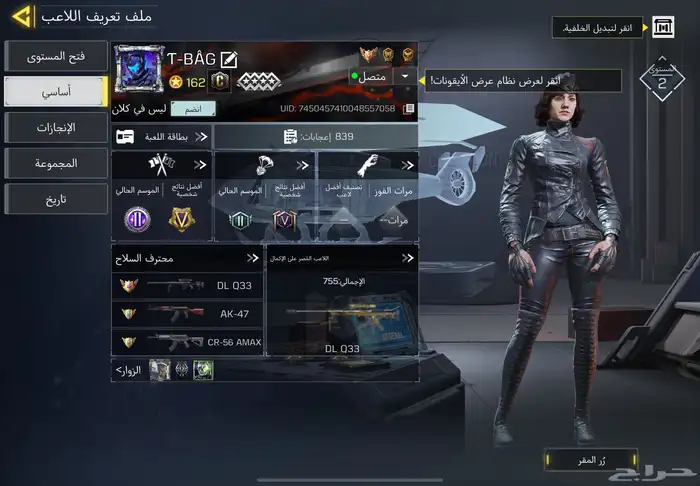Open the player avatar picture
The image size is (700, 486).
point(140,71)
